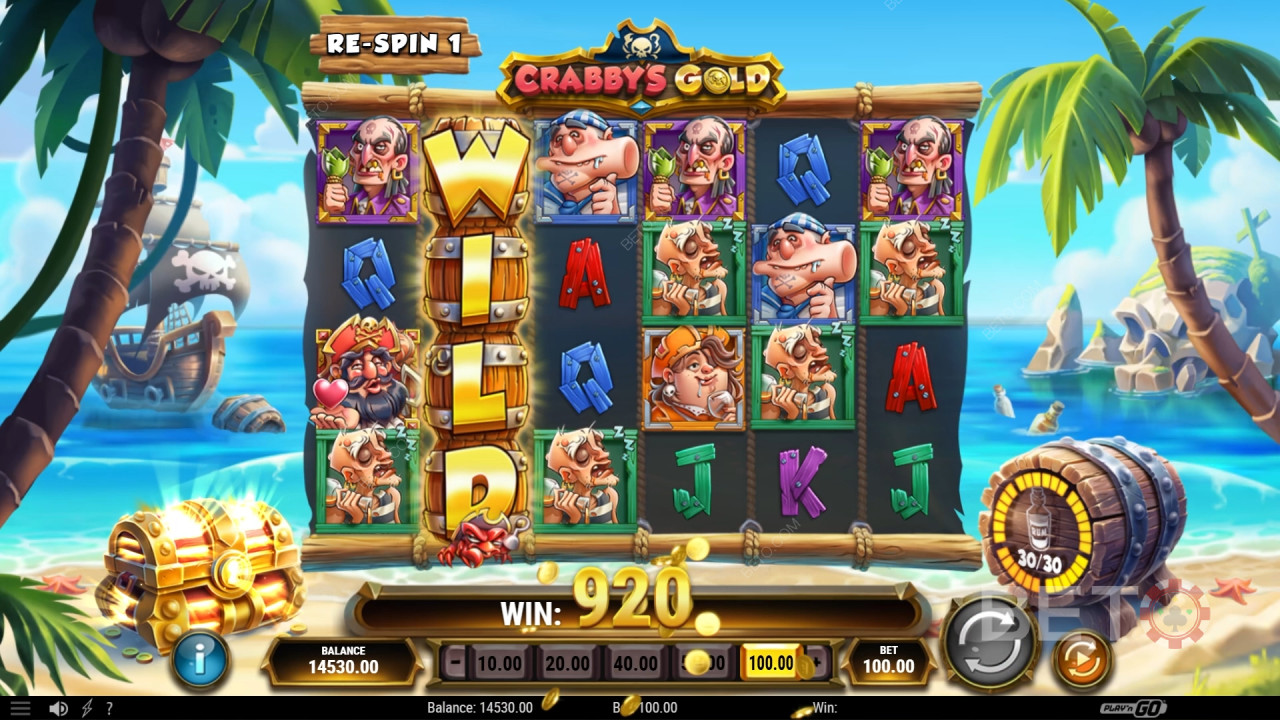The width and height of the screenshot is (1280, 720).
Task: Set the bet to 40.00
Action: coord(635,663)
